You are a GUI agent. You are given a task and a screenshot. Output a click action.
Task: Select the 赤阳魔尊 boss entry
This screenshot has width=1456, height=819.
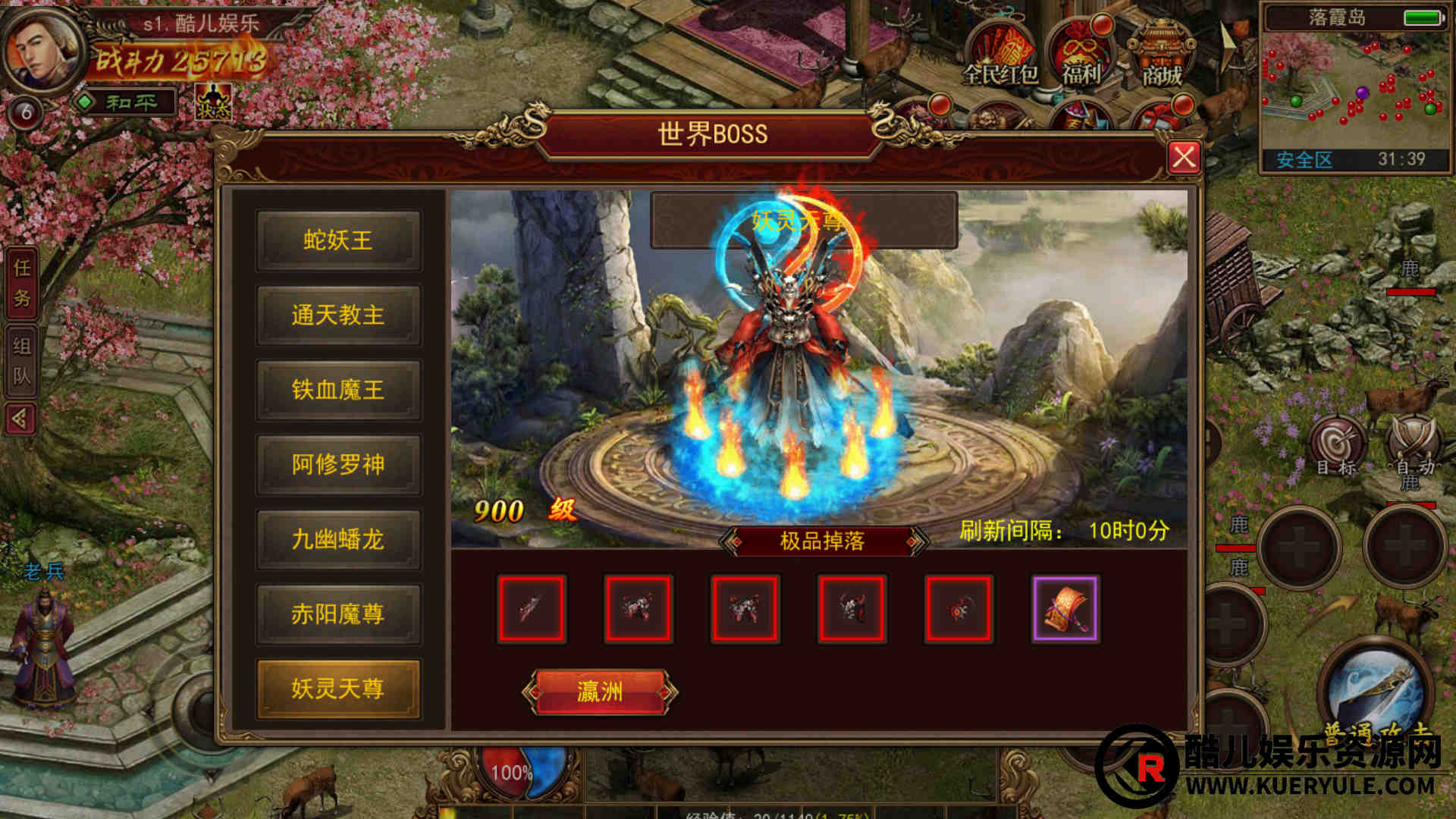(338, 613)
